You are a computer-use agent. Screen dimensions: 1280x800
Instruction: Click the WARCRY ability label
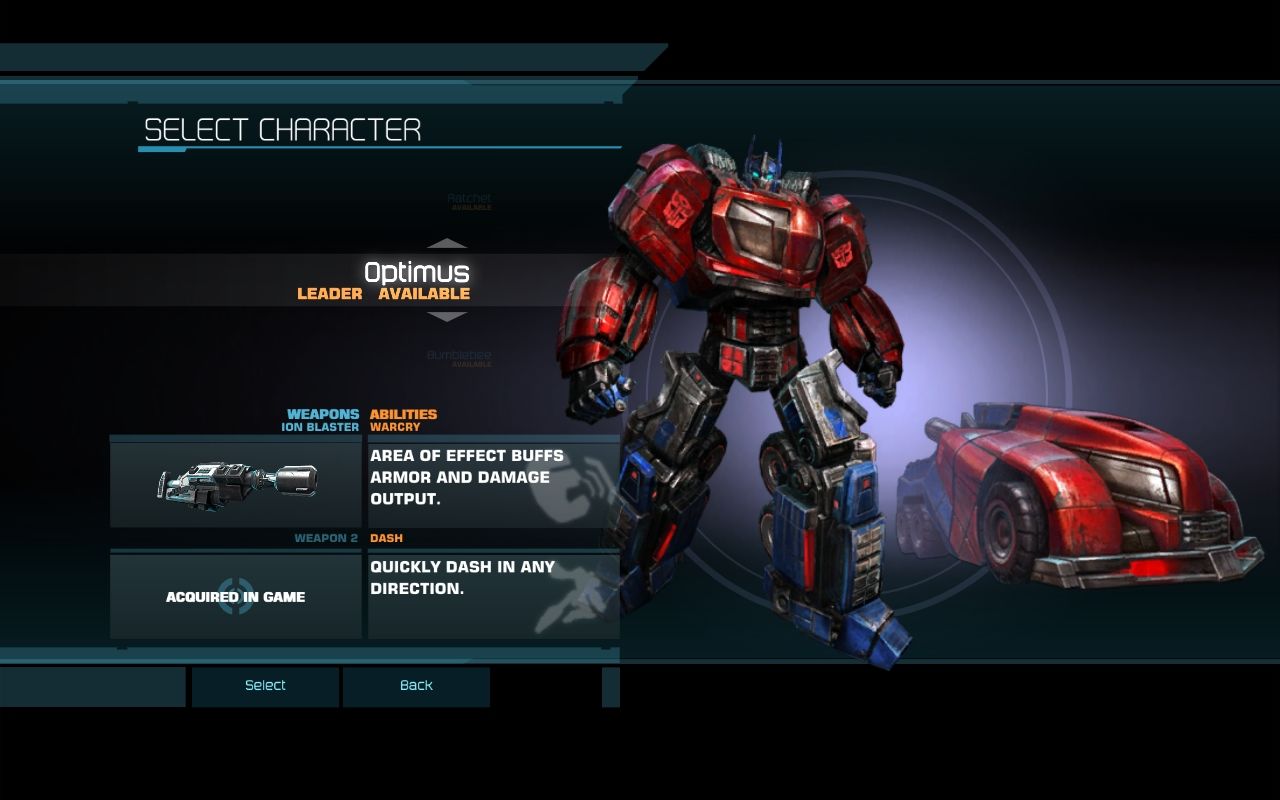(x=393, y=425)
